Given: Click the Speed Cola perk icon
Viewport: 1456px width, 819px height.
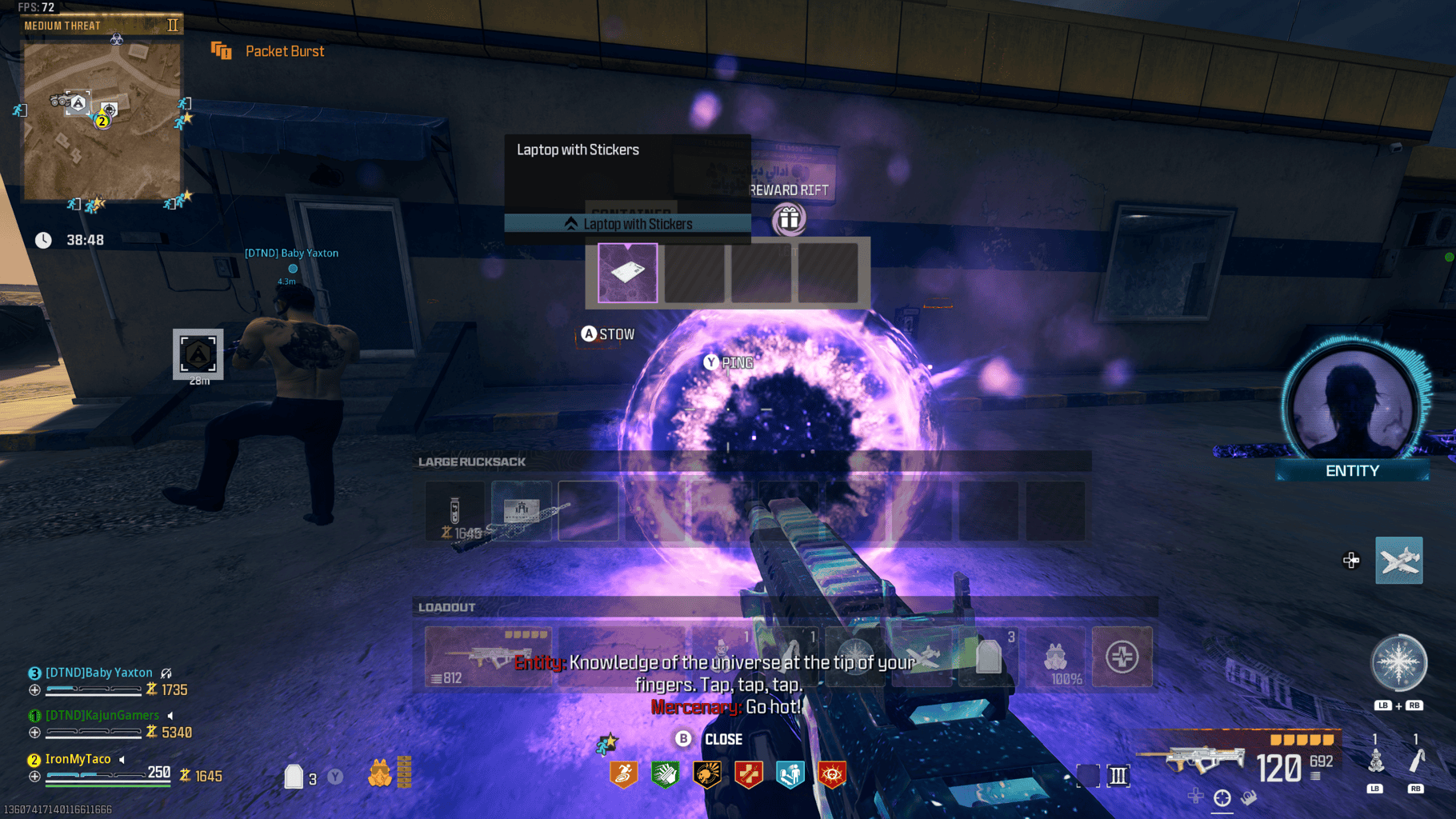Looking at the screenshot, I should tap(665, 774).
